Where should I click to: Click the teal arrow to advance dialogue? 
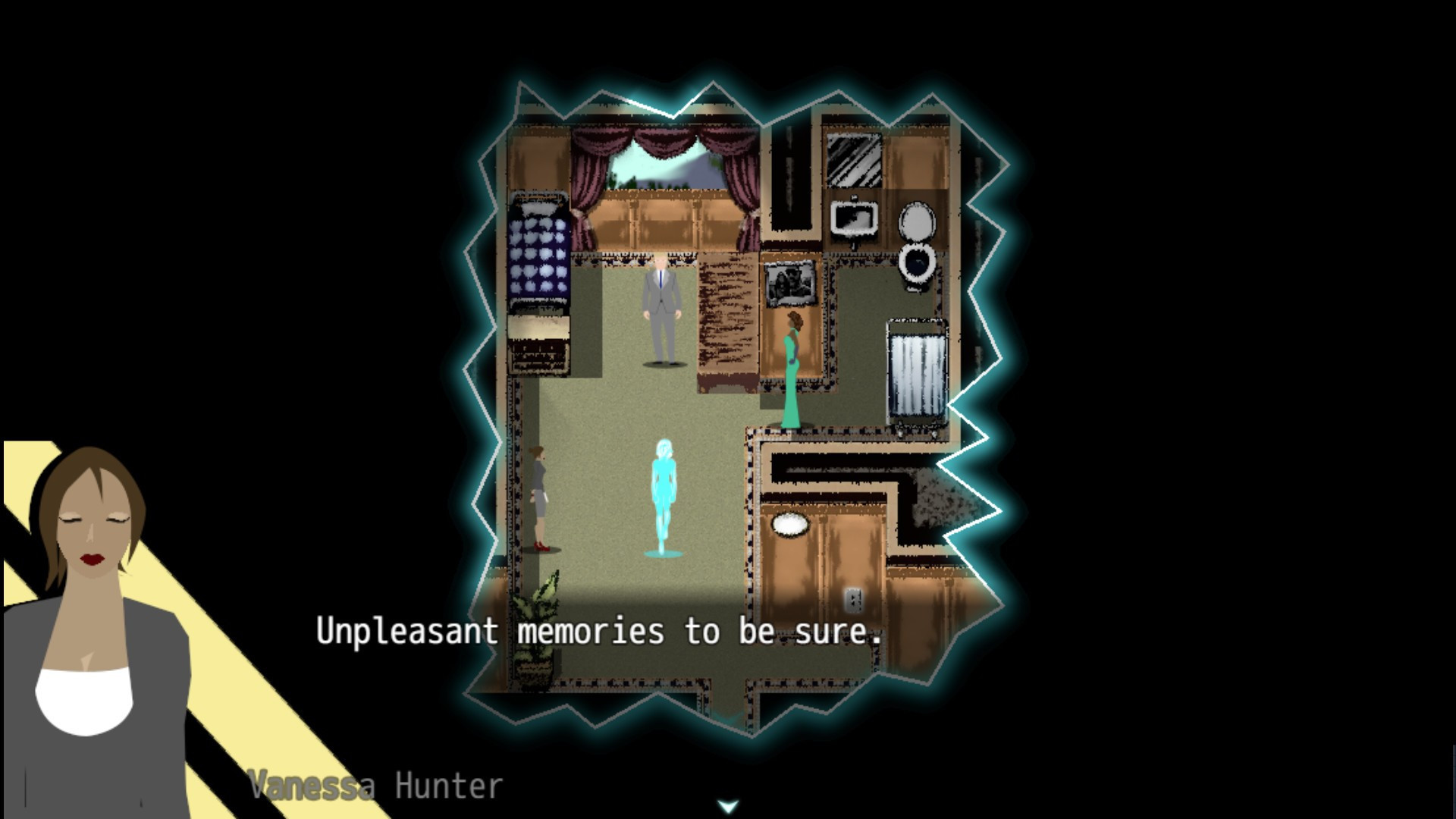(727, 805)
